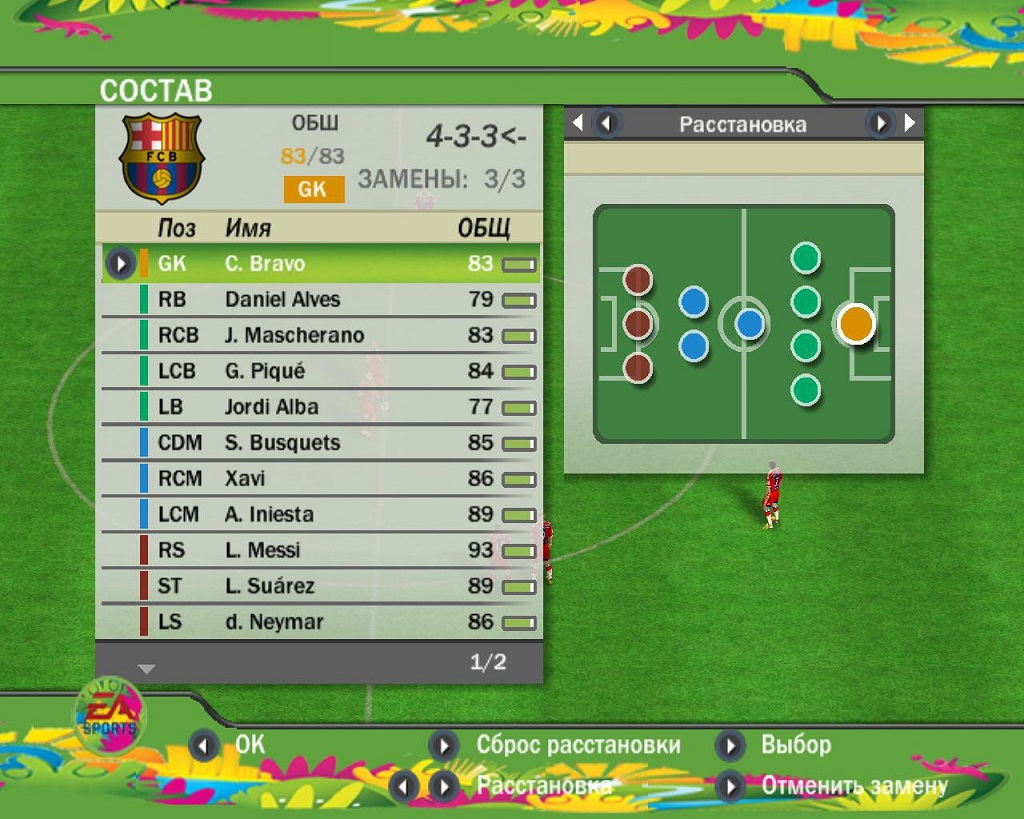This screenshot has height=819, width=1024.
Task: Click the blue dot in the centre circle
Action: [x=749, y=323]
